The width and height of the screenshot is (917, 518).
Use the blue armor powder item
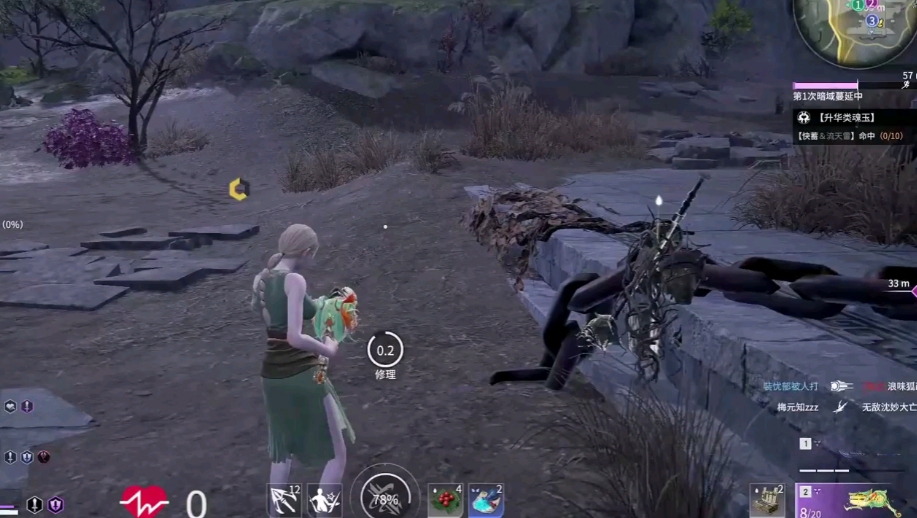click(x=486, y=500)
